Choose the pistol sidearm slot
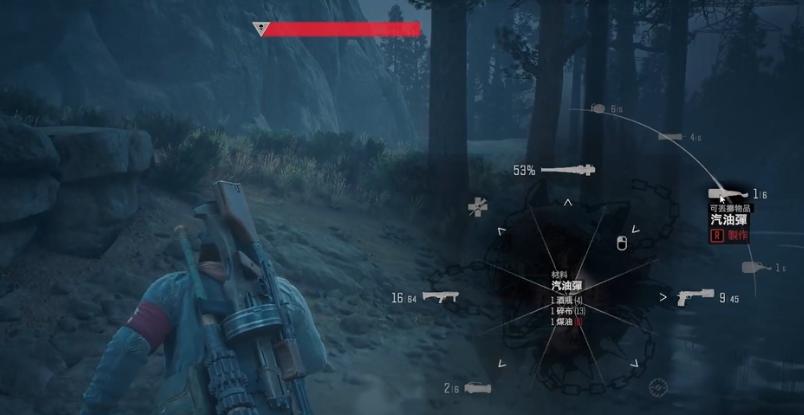 point(694,297)
